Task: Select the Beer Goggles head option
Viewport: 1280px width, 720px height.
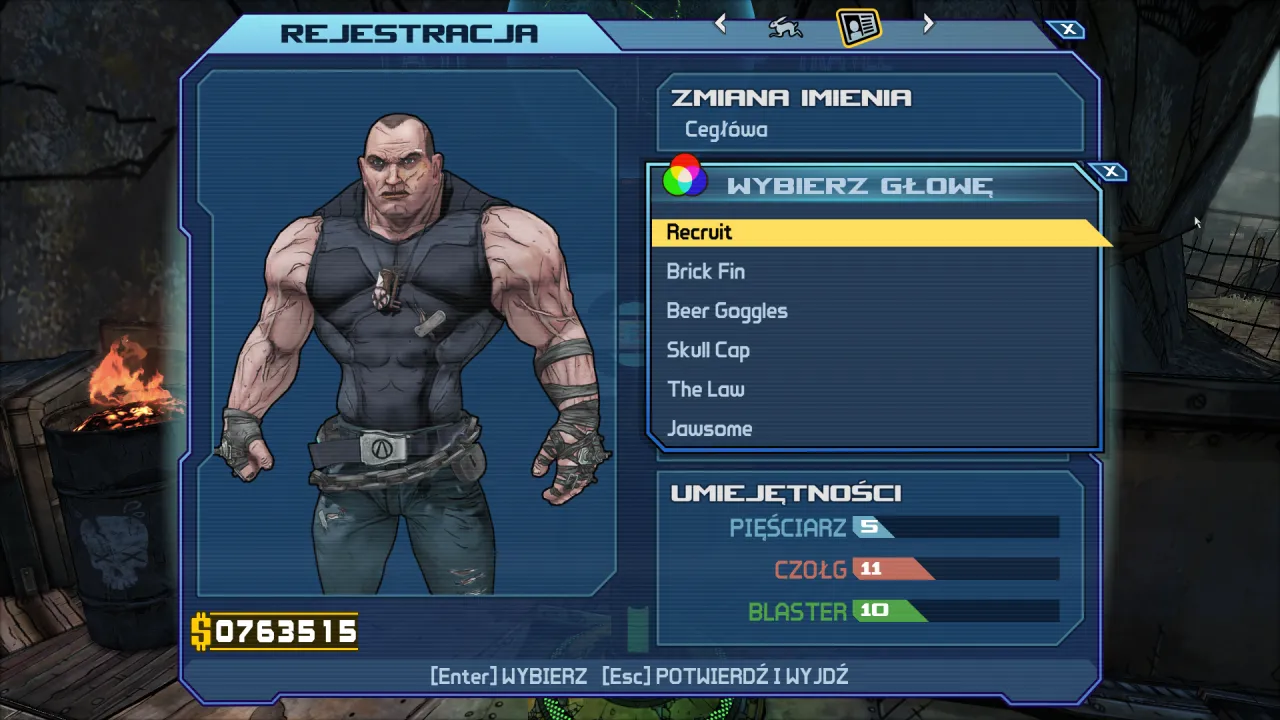Action: point(727,310)
